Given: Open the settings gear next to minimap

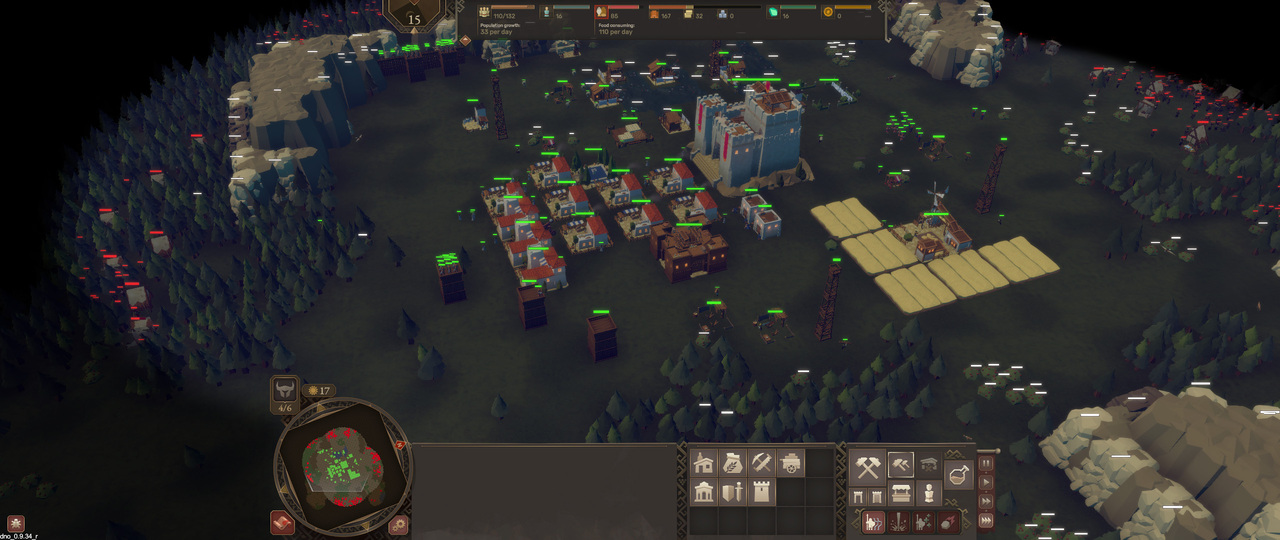Looking at the screenshot, I should point(399,524).
